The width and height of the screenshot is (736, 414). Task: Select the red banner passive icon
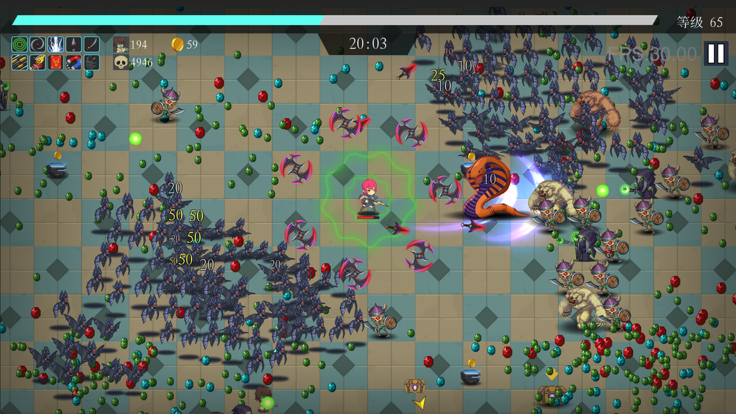[55, 63]
